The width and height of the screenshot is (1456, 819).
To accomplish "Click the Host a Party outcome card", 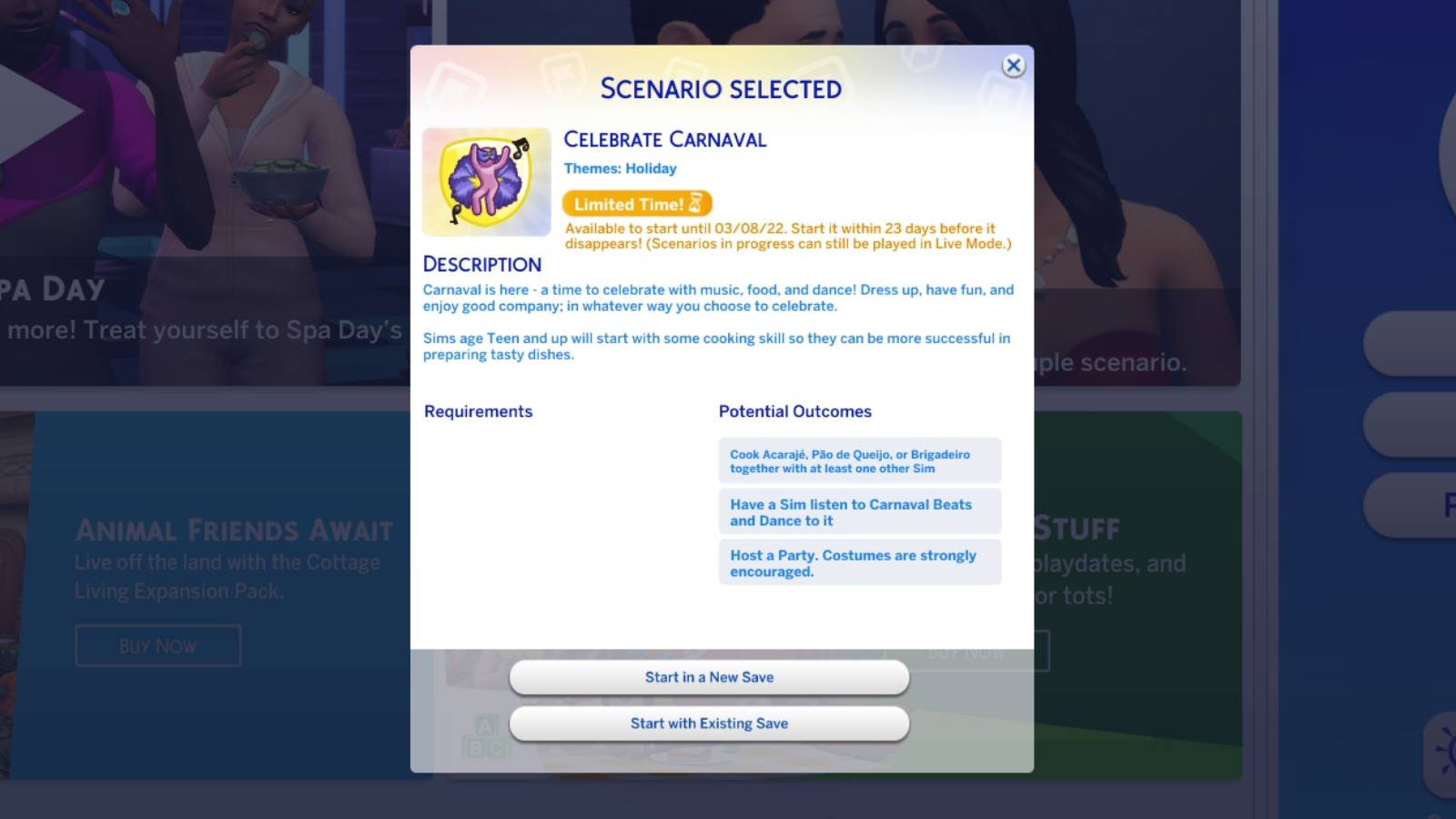I will coord(859,562).
